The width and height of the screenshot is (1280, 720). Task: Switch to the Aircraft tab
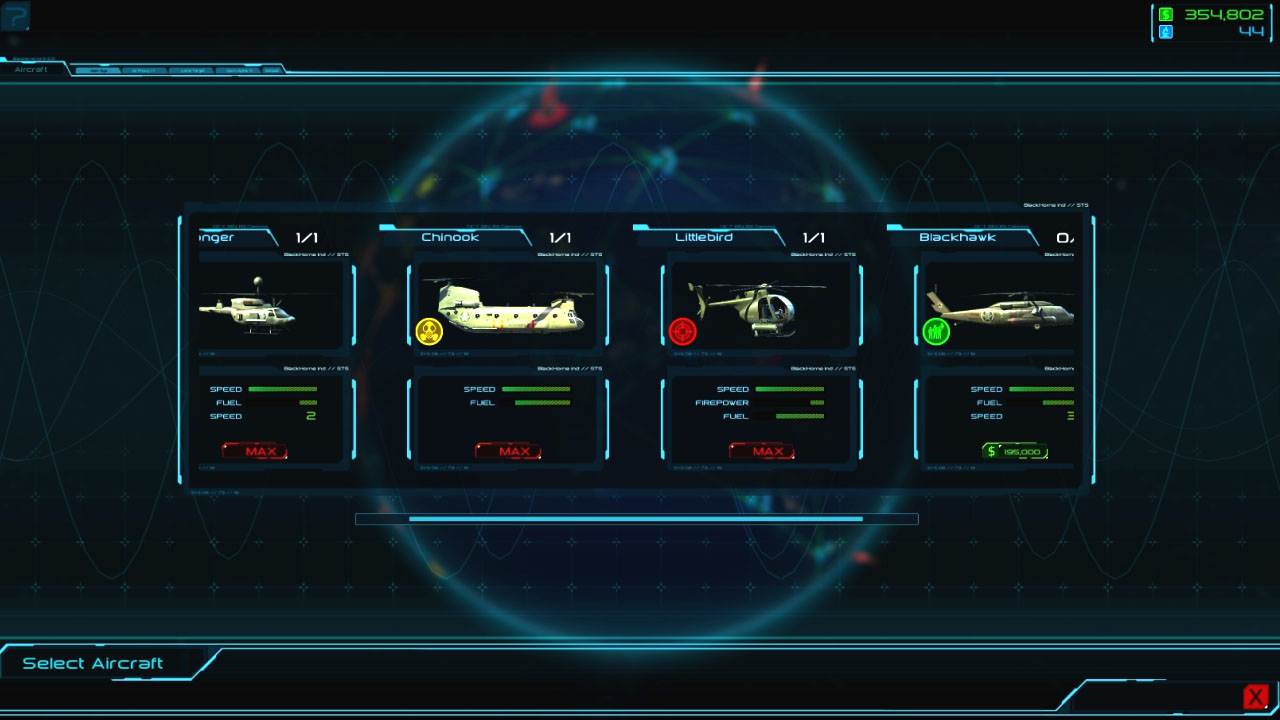tap(32, 69)
